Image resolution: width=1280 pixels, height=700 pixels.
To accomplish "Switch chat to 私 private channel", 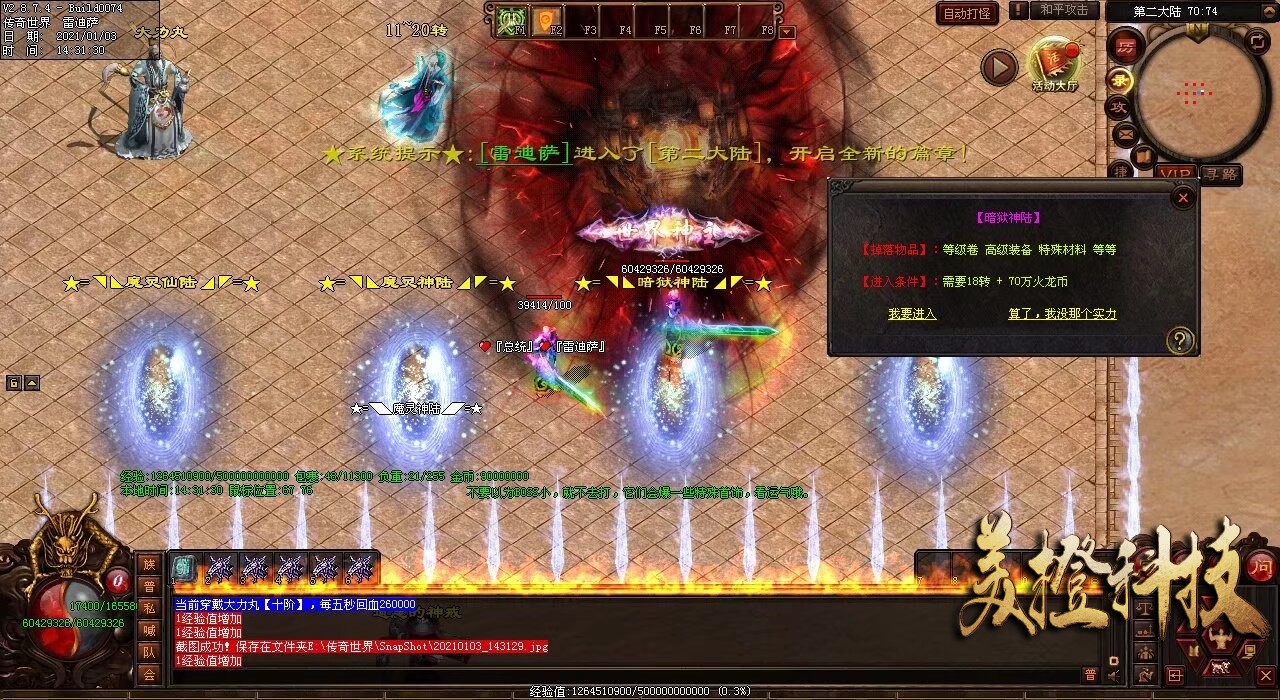I will (x=149, y=608).
